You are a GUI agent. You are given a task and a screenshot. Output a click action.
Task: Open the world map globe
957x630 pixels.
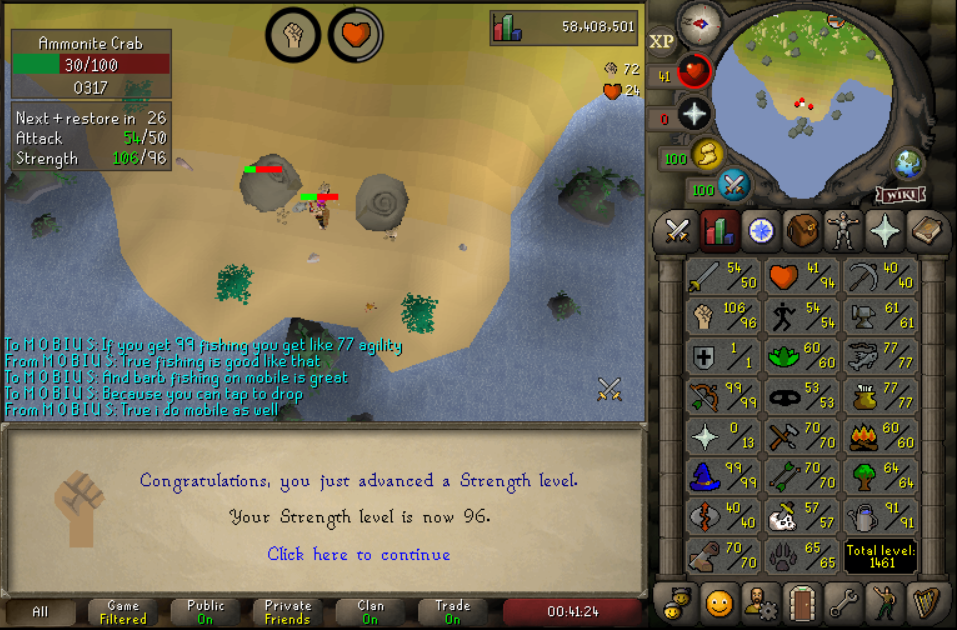(x=907, y=163)
